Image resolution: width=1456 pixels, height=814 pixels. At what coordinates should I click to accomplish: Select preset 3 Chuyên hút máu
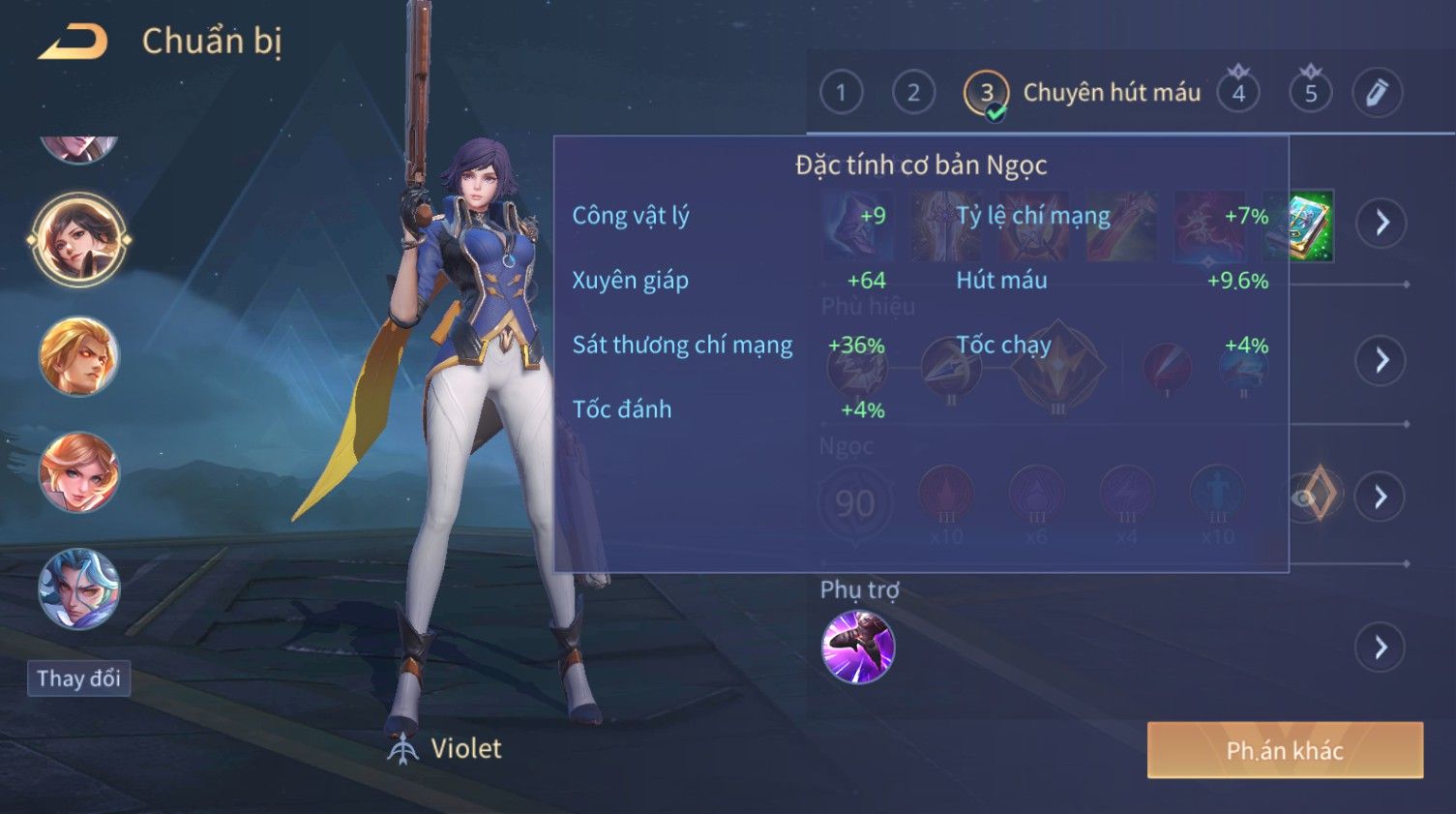(987, 94)
